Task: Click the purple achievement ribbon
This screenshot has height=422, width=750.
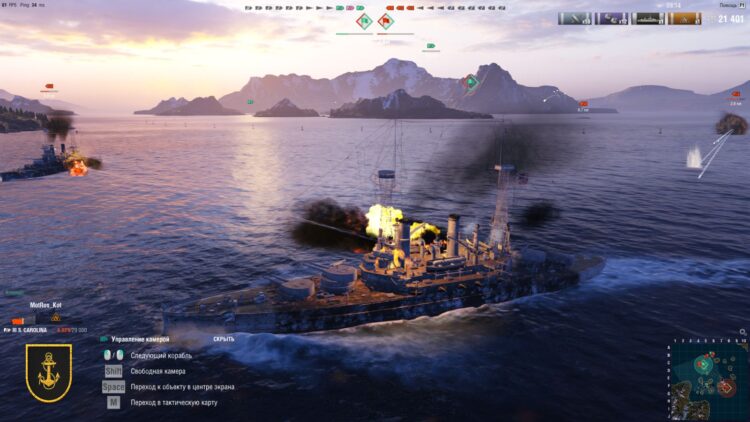Action: click(610, 18)
